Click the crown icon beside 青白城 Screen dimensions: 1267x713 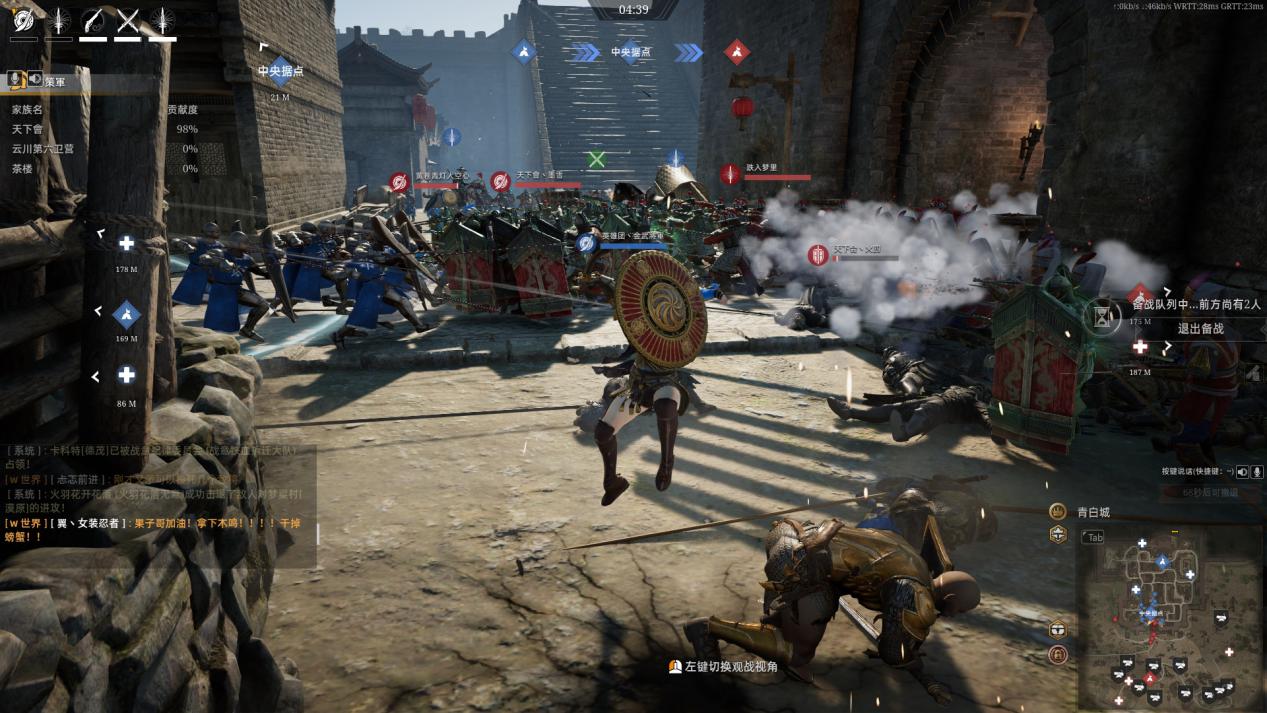coord(1057,511)
